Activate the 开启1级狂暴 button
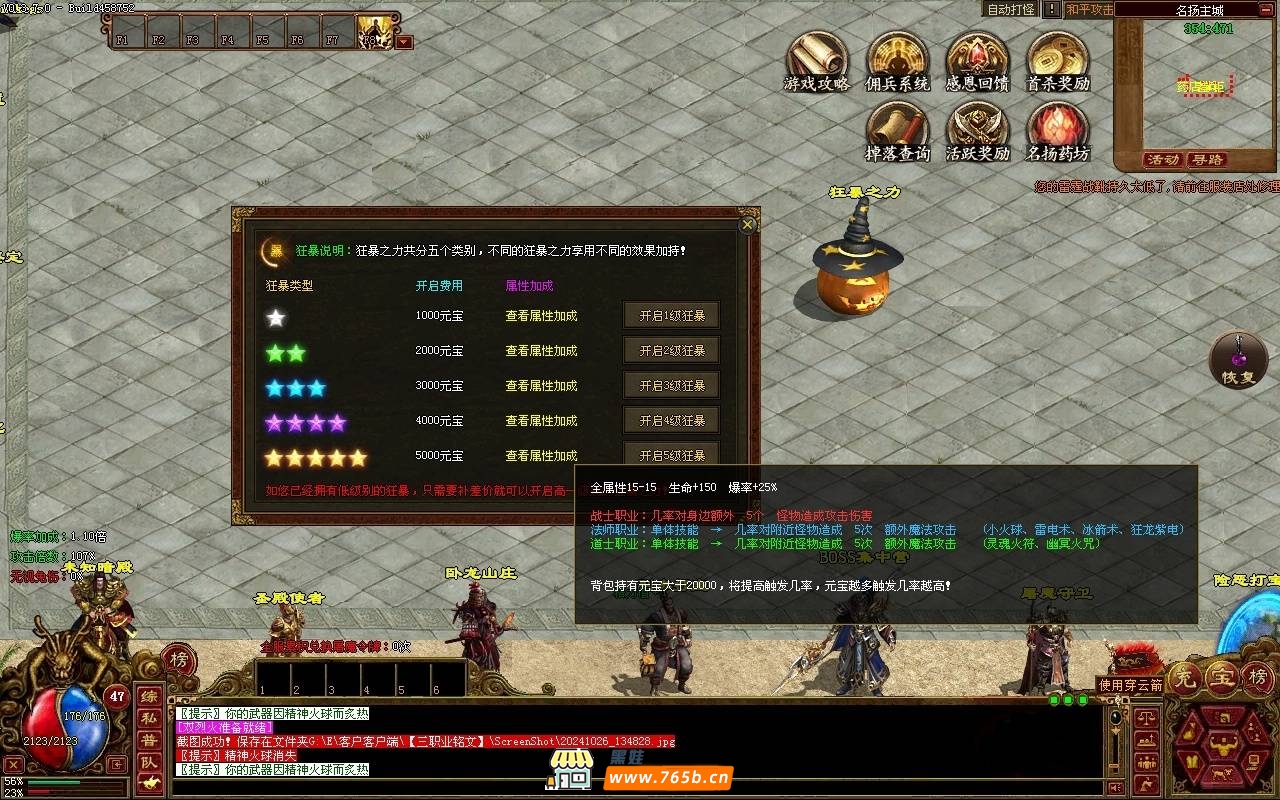 [672, 316]
